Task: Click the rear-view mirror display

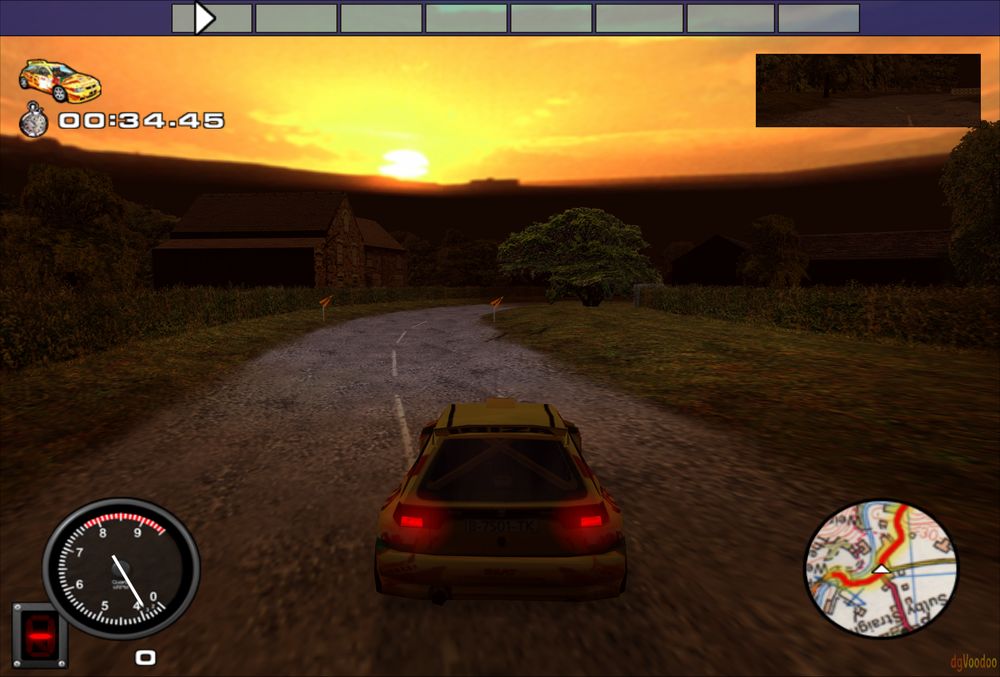Action: 867,90
